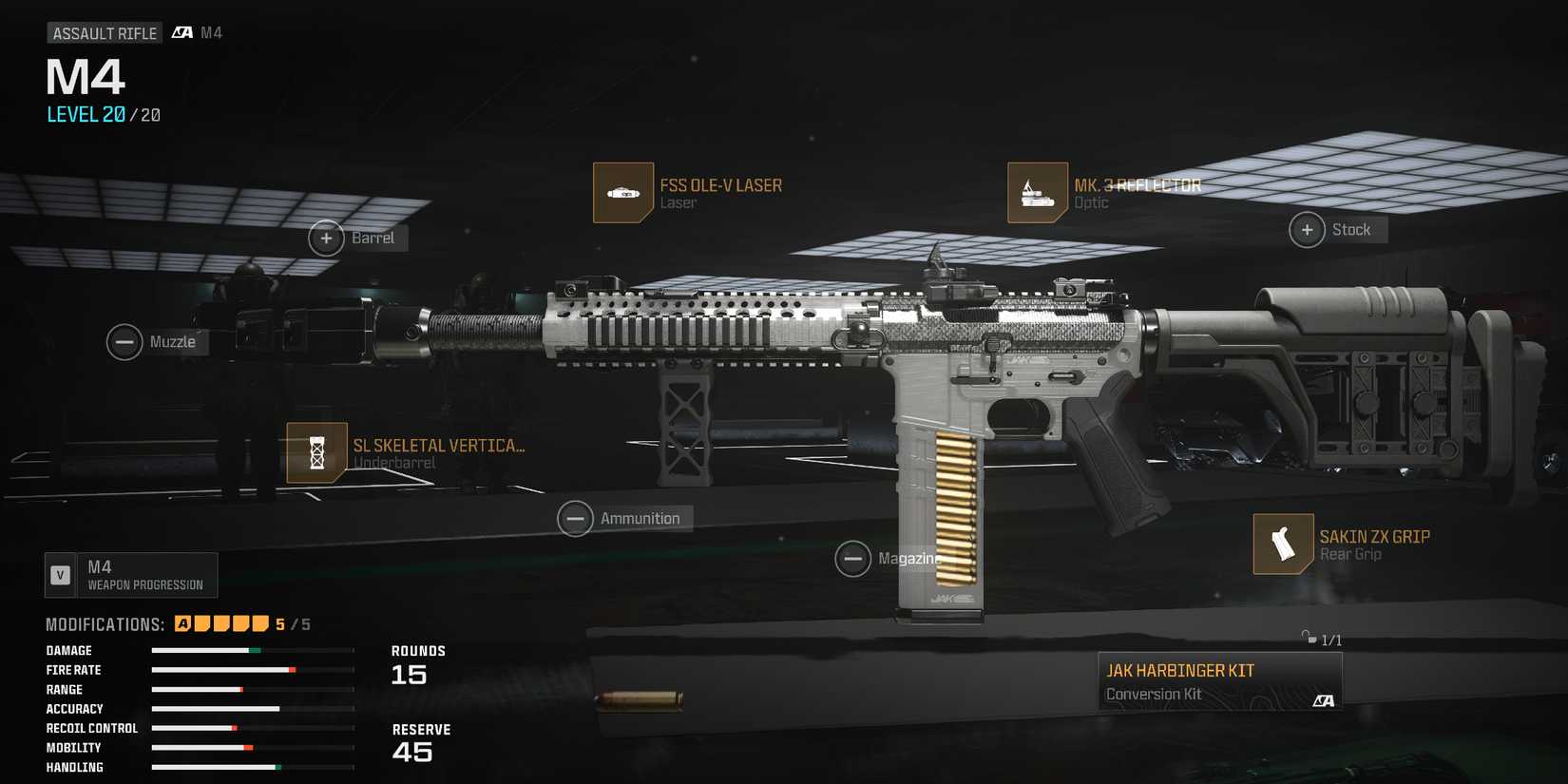The width and height of the screenshot is (1568, 784).
Task: Click the JAK Harbinger Kit name
Action: 1180,669
